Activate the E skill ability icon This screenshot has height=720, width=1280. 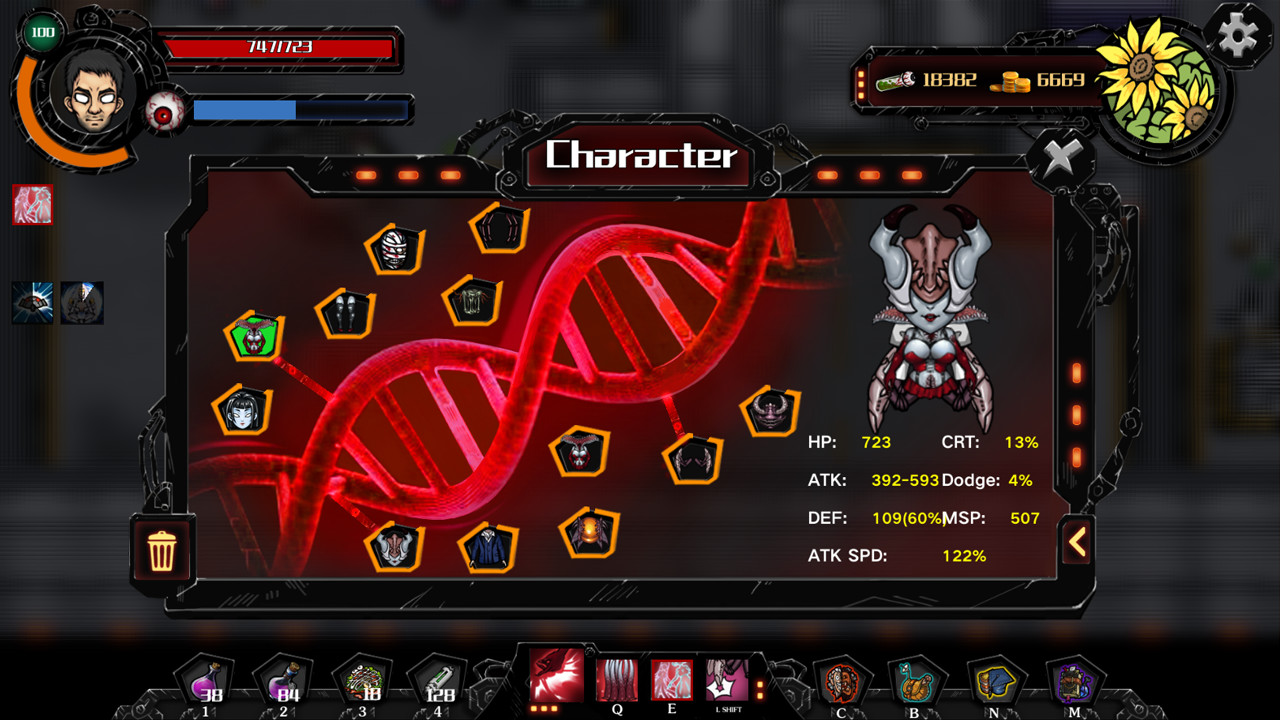tap(671, 681)
